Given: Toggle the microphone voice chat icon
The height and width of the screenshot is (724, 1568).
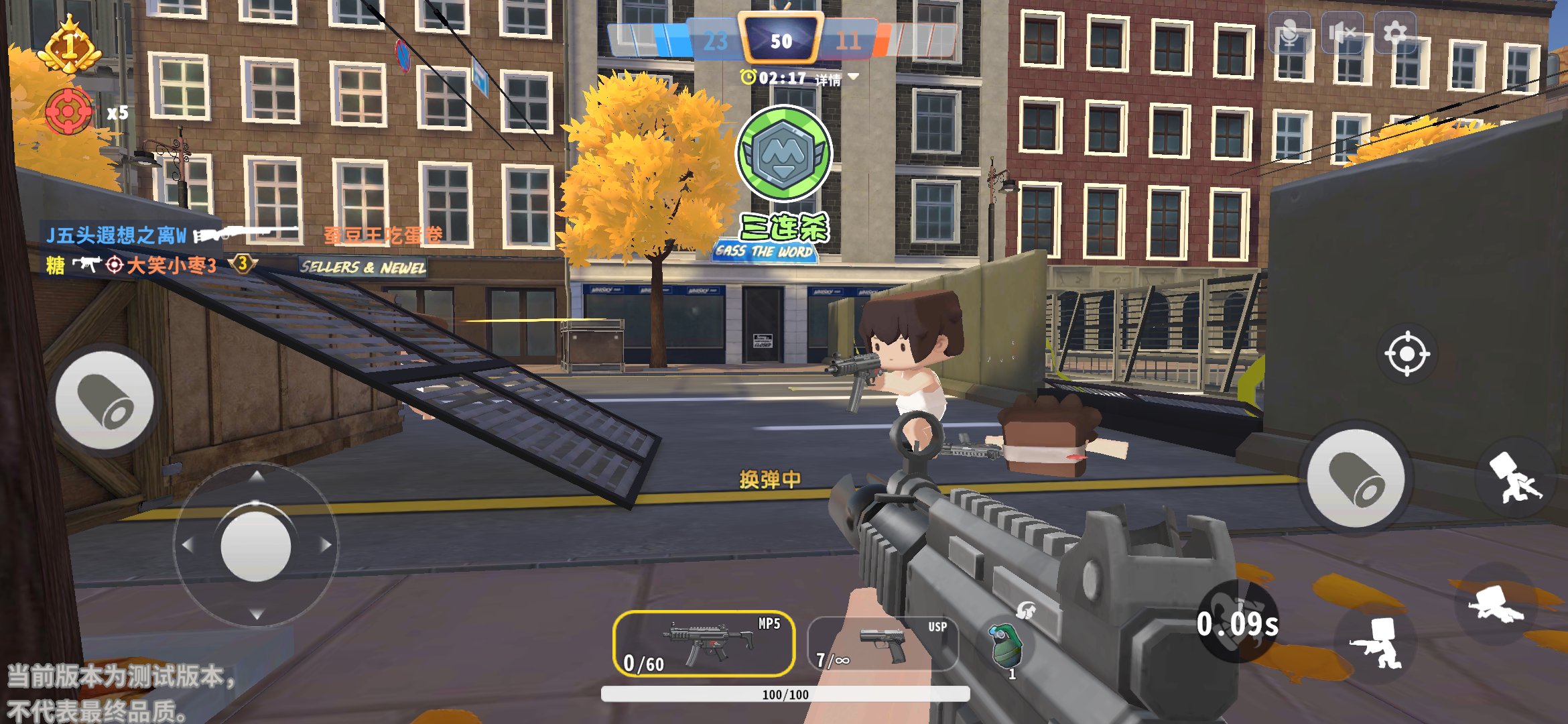Looking at the screenshot, I should click(x=1289, y=33).
